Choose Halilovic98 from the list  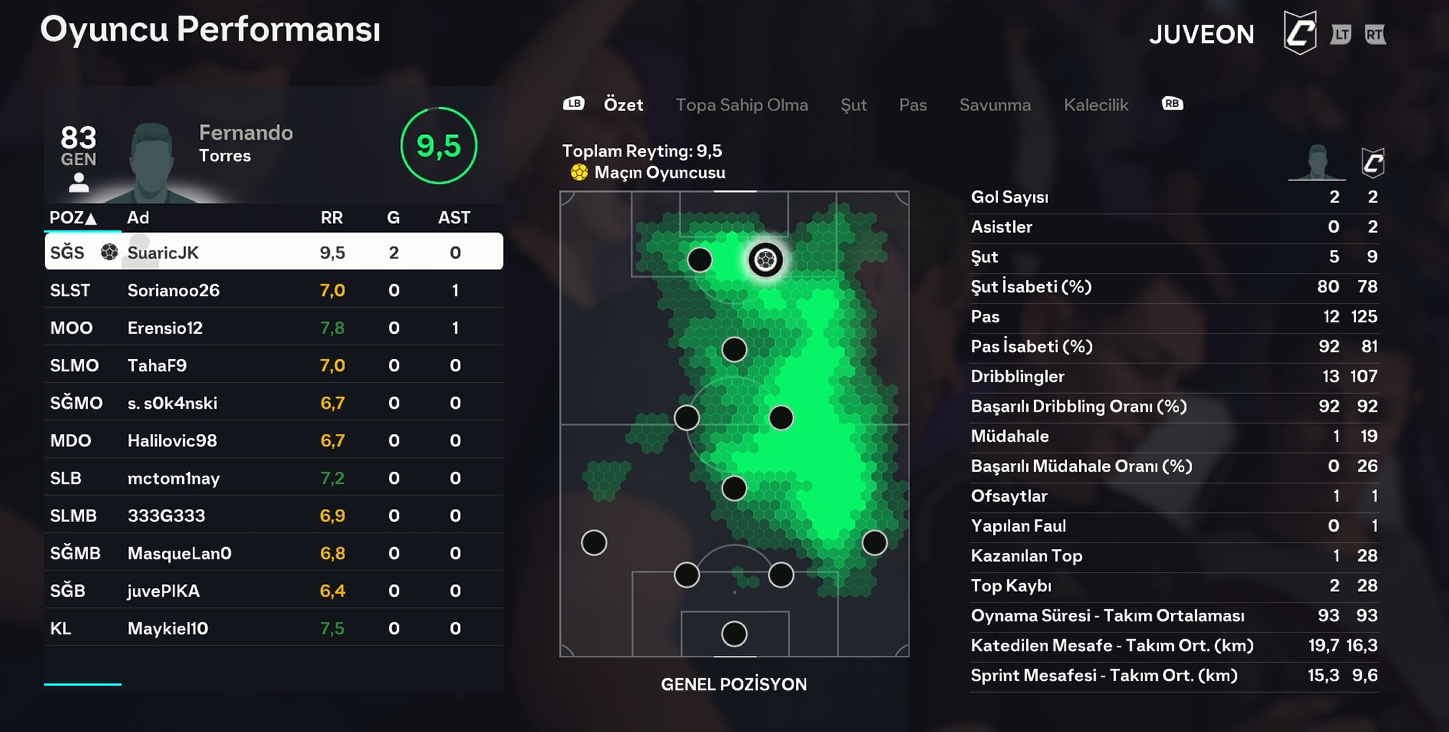click(273, 440)
